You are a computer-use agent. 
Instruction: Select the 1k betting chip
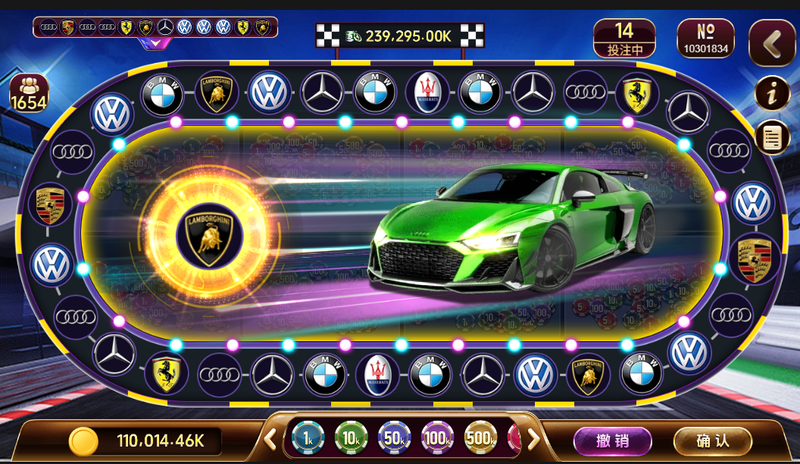(308, 438)
